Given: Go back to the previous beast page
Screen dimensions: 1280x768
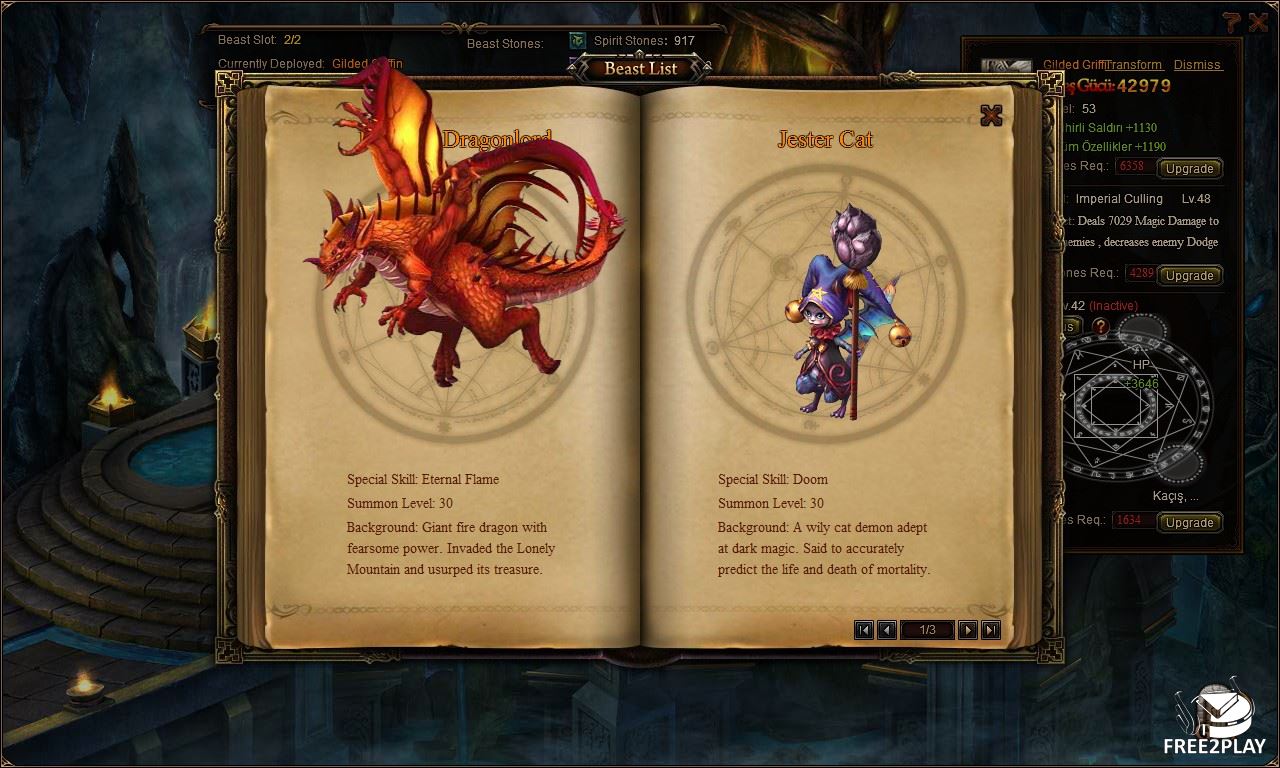Looking at the screenshot, I should point(886,629).
